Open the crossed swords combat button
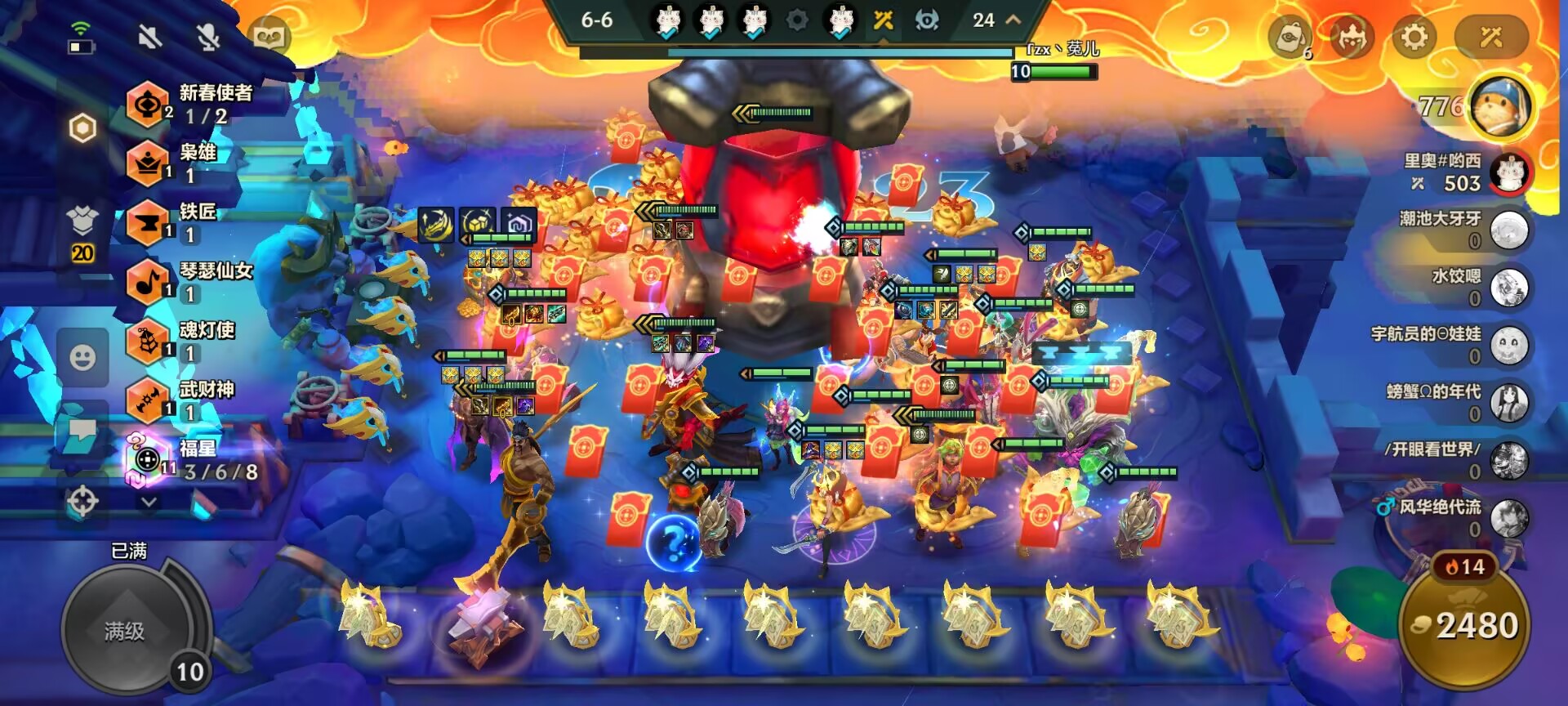The width and height of the screenshot is (1568, 706). [x=1490, y=37]
